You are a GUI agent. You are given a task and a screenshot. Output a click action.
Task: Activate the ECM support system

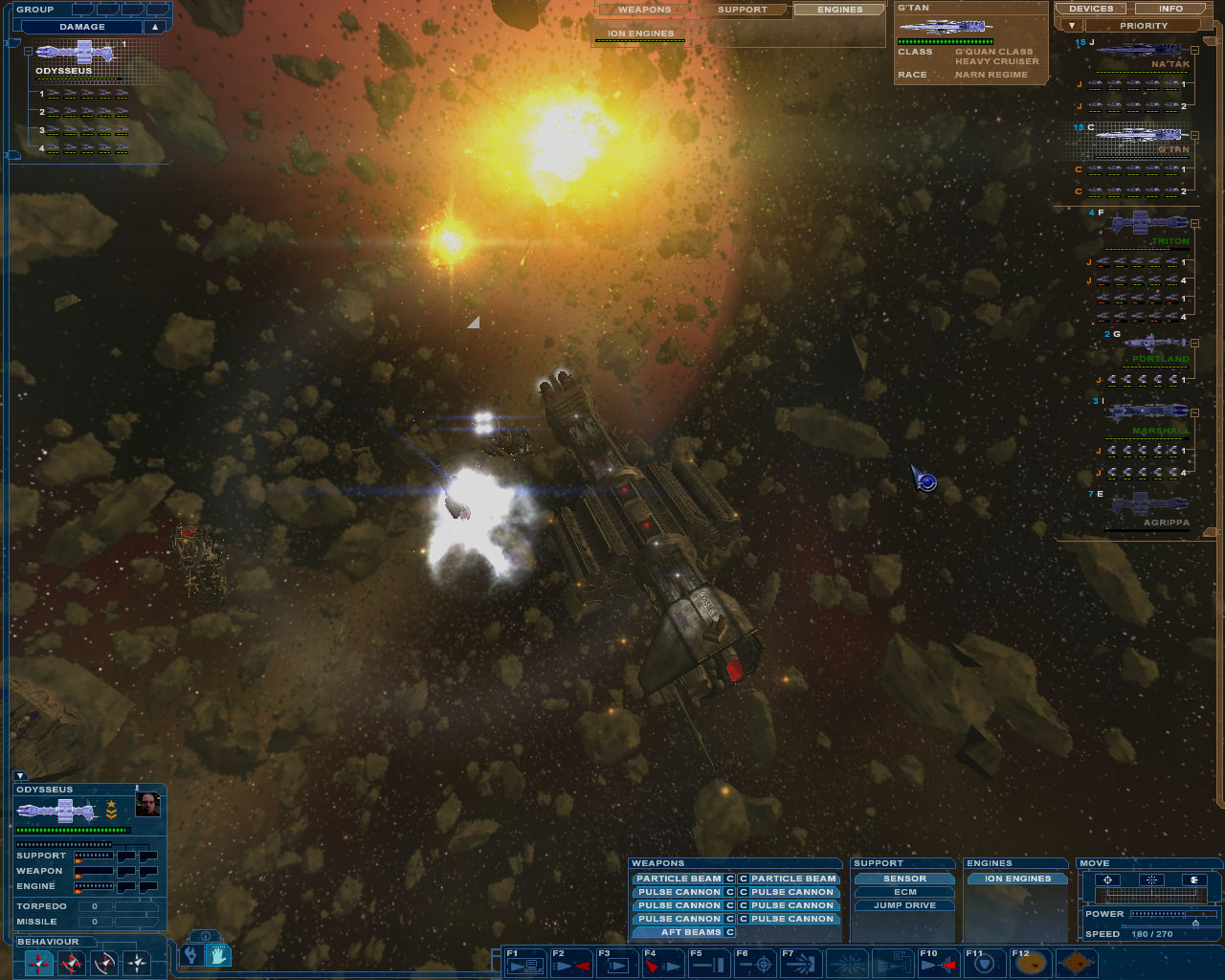coord(904,892)
